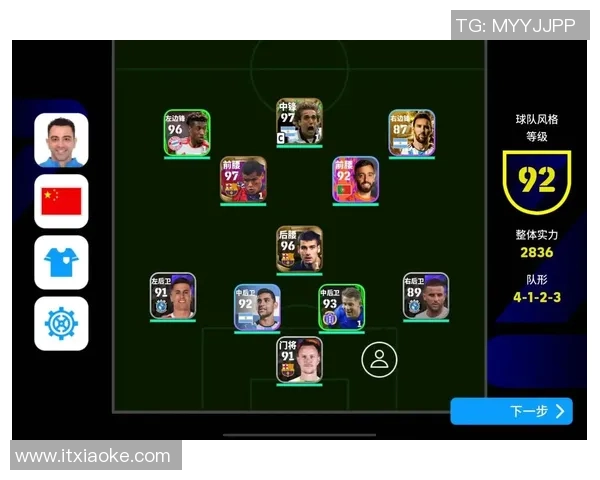Choose the 96-rated 左边锋 left winger card

coord(187,133)
